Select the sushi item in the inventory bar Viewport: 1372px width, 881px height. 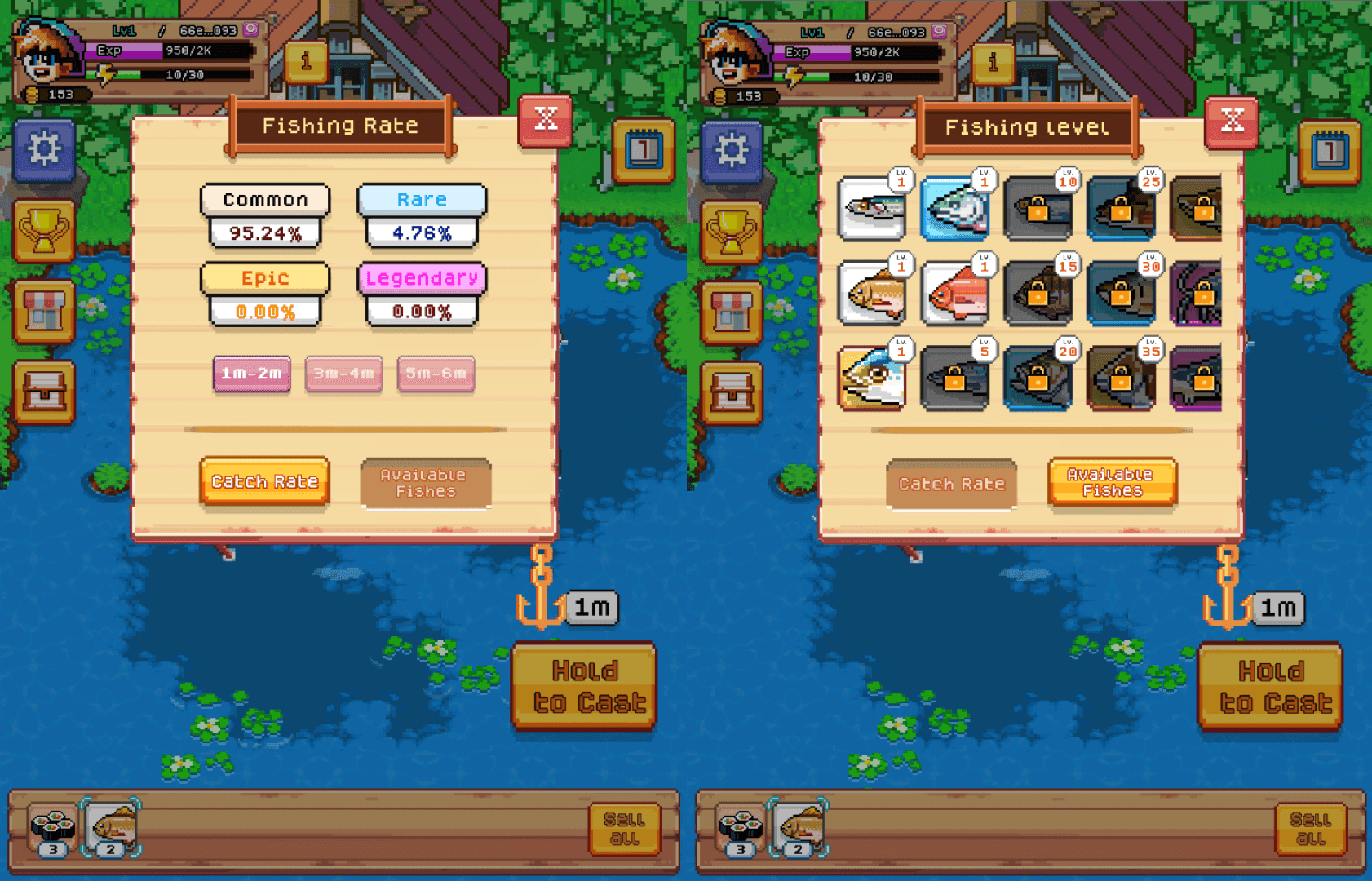51,825
